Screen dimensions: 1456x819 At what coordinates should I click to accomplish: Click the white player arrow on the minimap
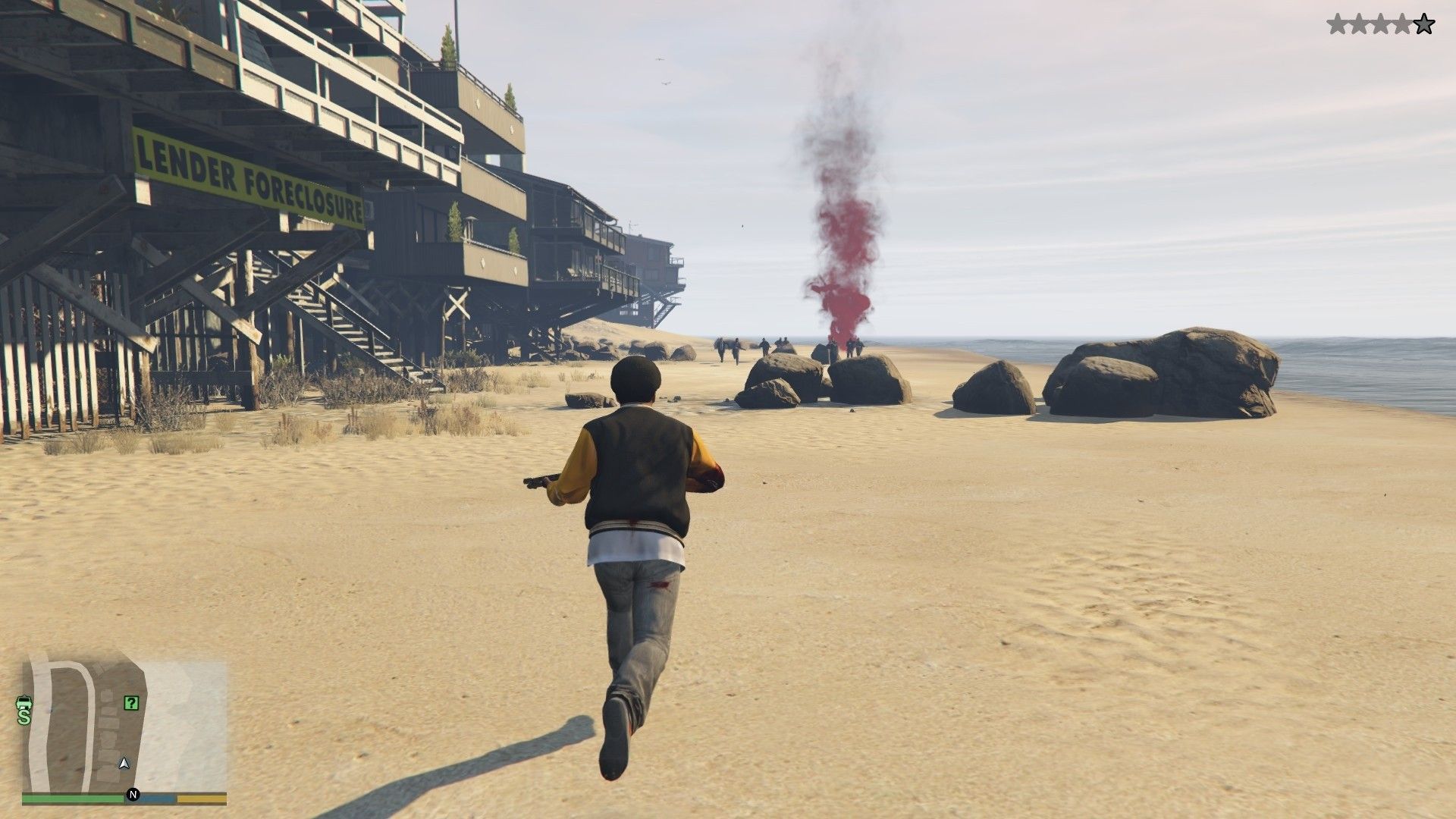[x=124, y=762]
